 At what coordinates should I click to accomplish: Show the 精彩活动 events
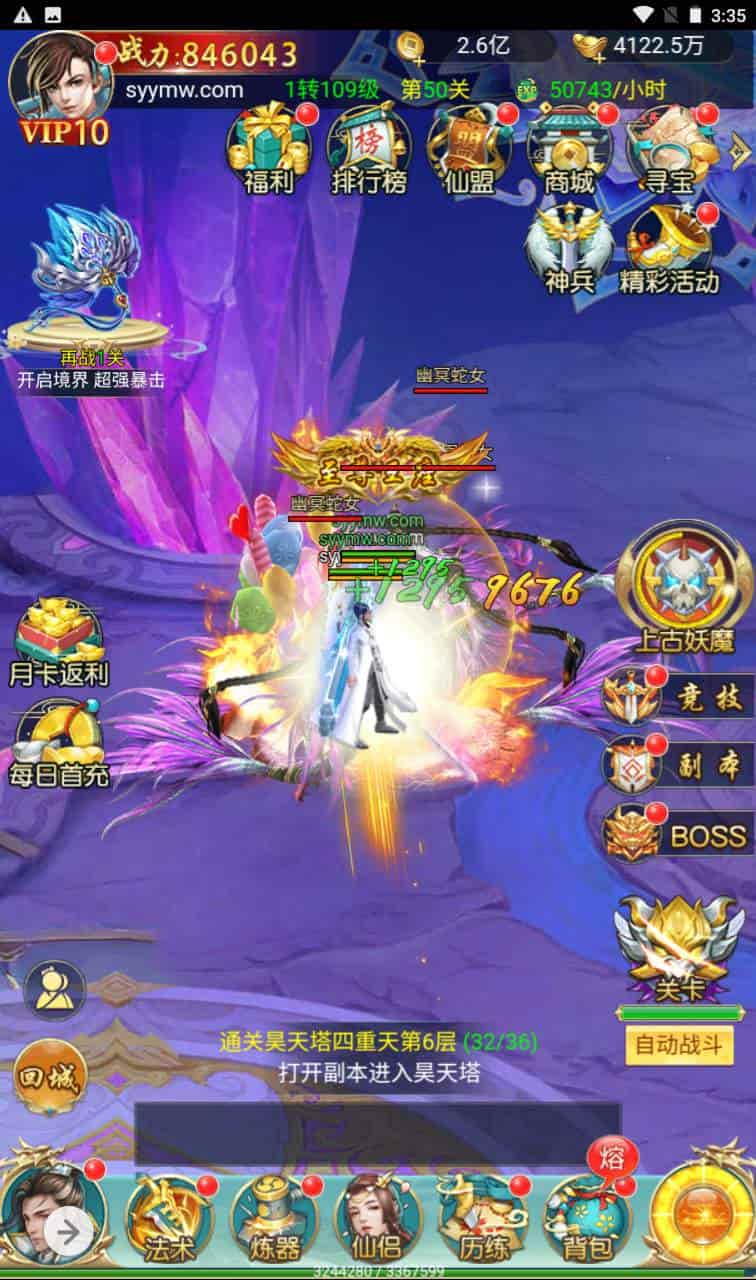pos(668,250)
